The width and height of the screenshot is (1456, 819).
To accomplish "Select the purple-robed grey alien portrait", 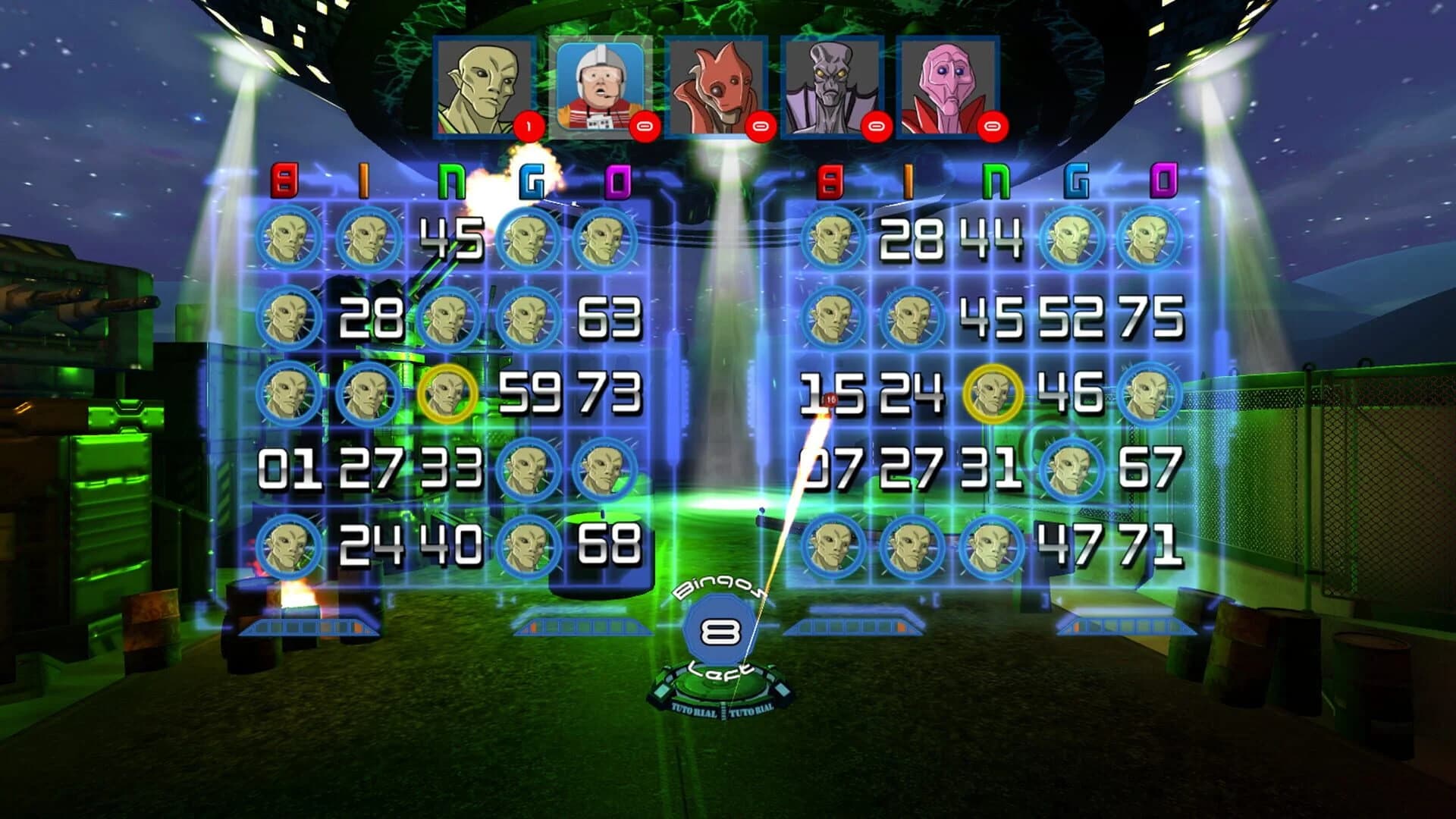I will tap(834, 83).
